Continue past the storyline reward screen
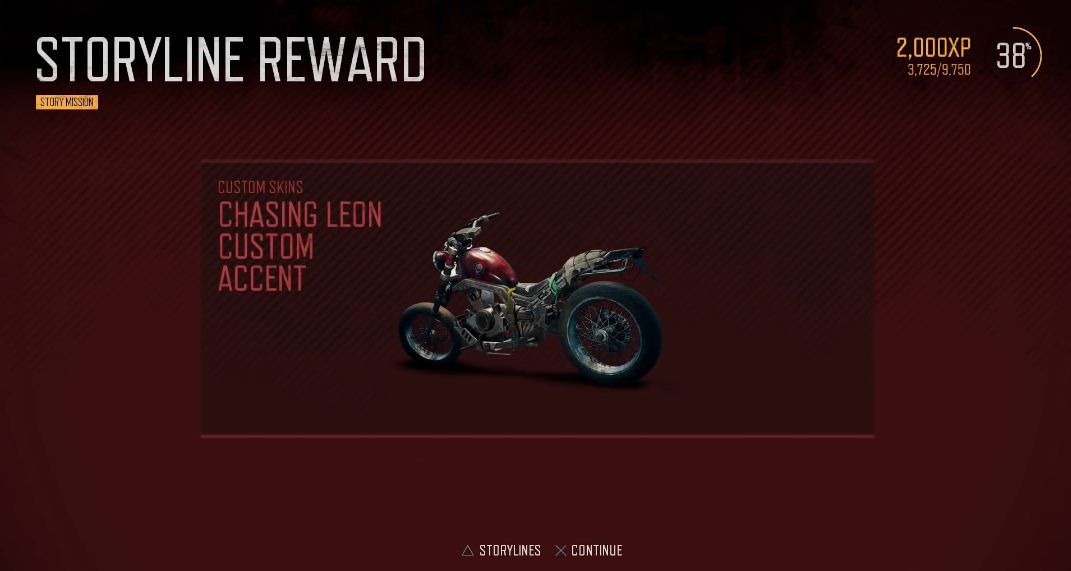The width and height of the screenshot is (1071, 571). [589, 551]
